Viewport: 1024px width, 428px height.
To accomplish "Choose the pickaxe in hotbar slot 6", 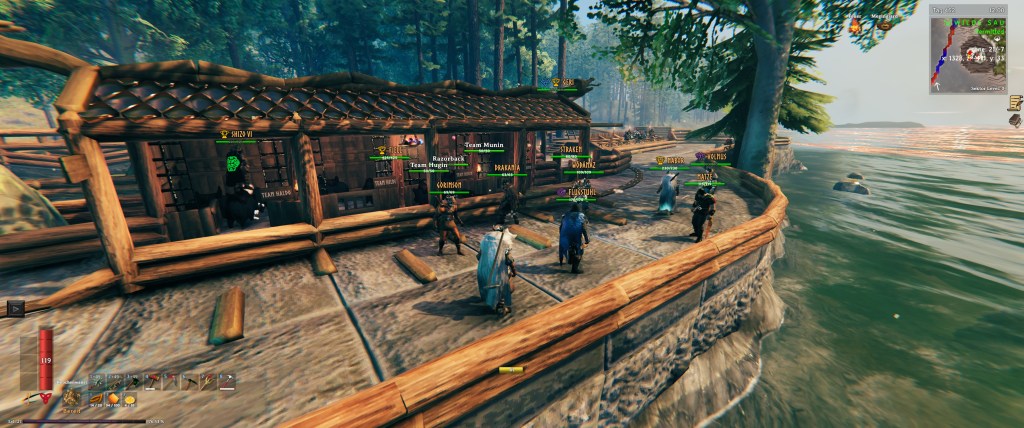I will click(190, 381).
